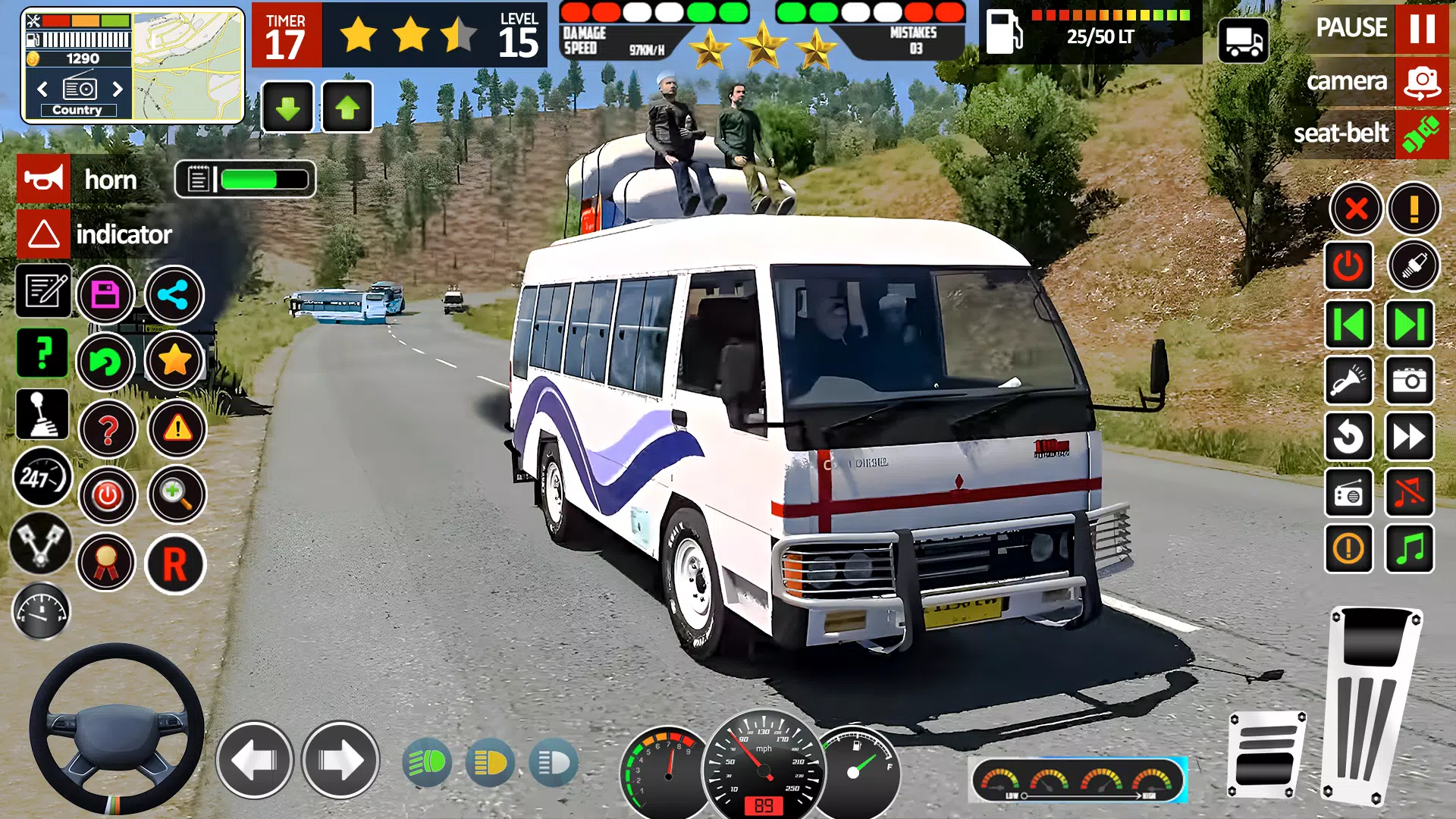Enable the turn indicator
Viewport: 1456px width, 819px height.
point(42,234)
